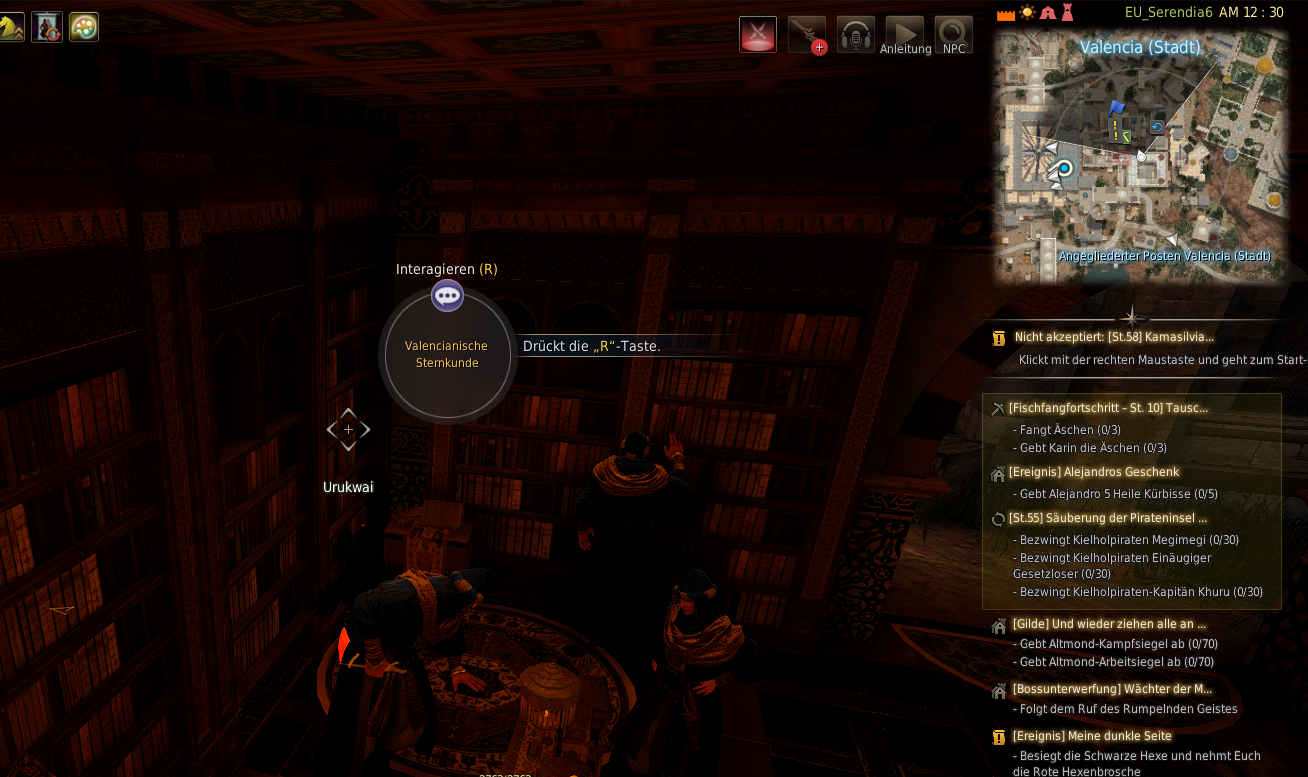Open the NPC search button

(x=954, y=35)
